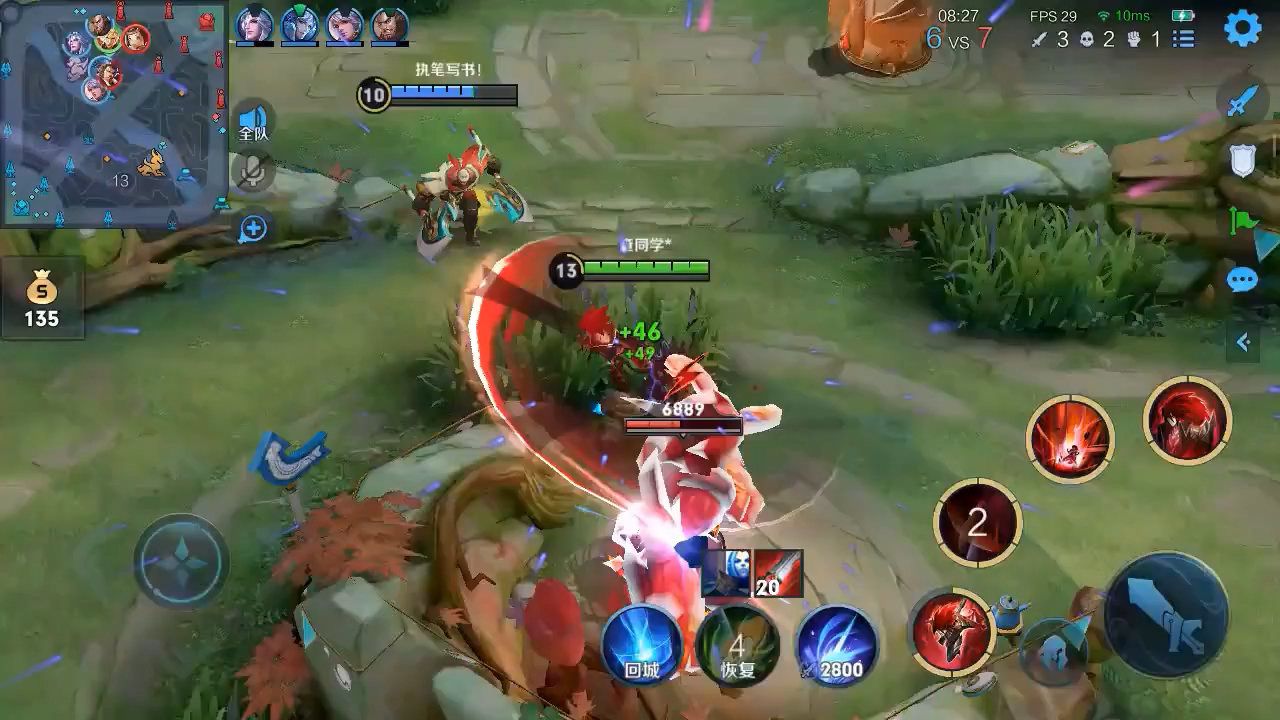The height and width of the screenshot is (720, 1280).
Task: Hit the basic attack sword button
Action: point(1166,614)
